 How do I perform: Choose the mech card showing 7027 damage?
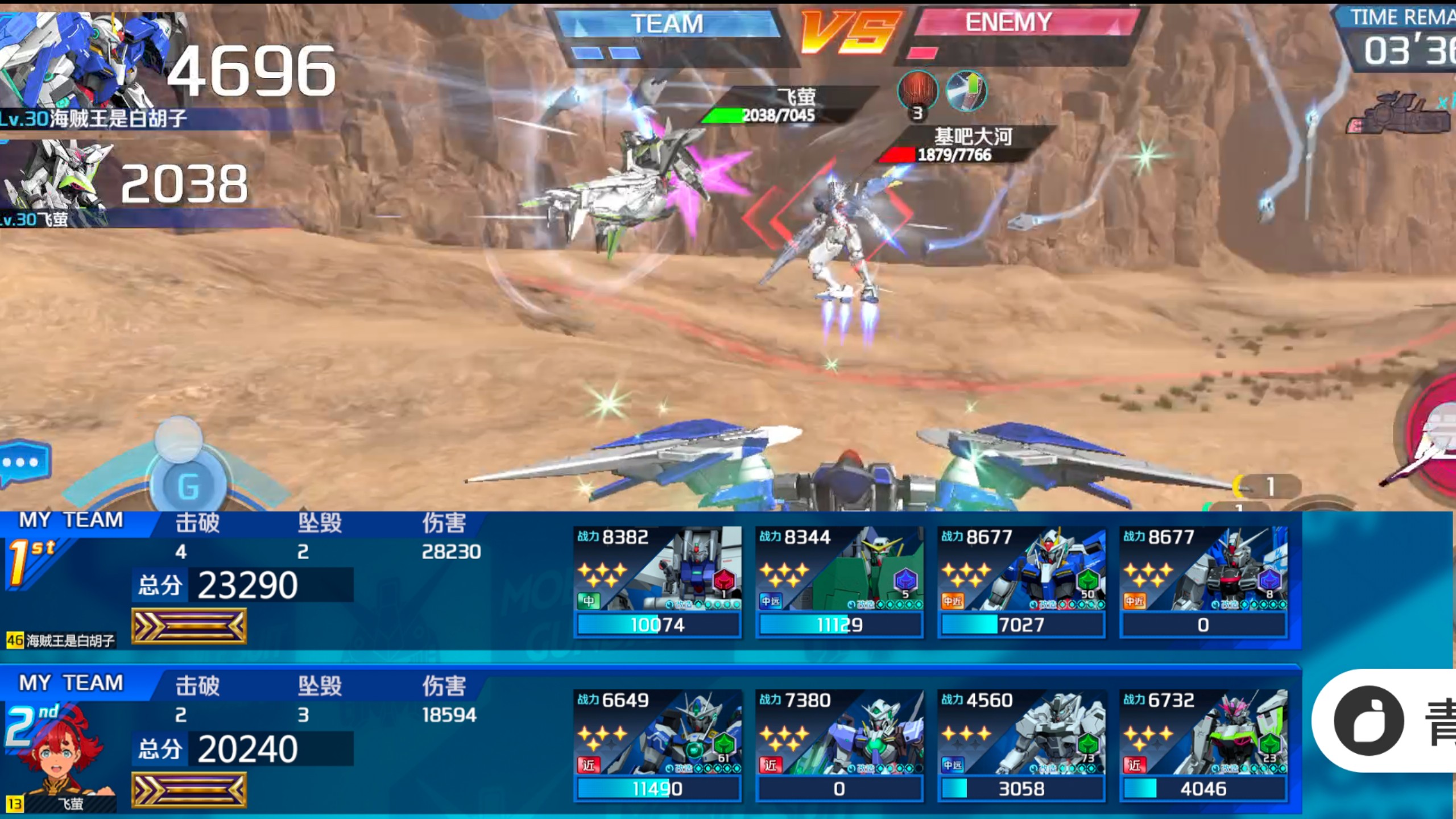1021,581
